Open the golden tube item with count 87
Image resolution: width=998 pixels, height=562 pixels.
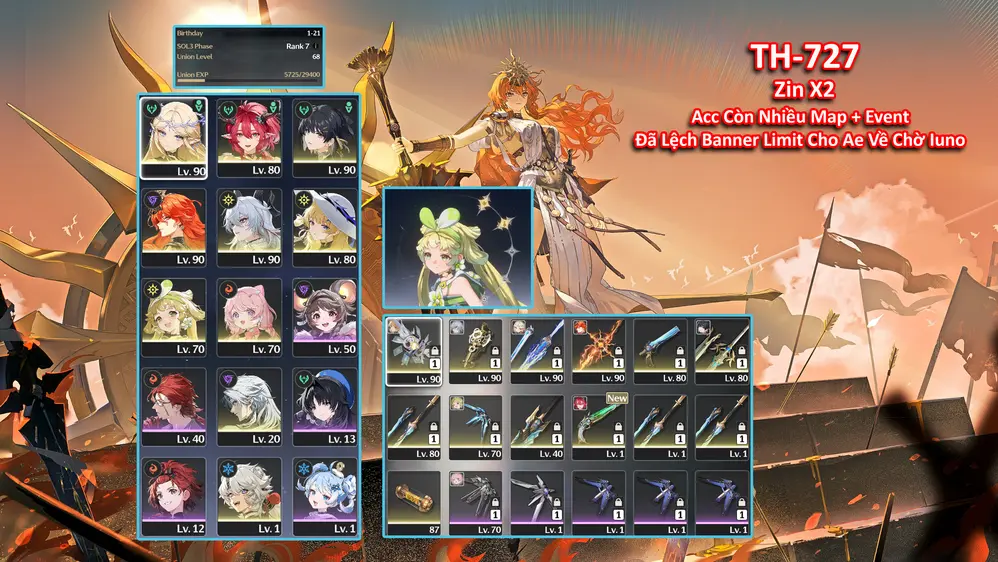click(413, 503)
